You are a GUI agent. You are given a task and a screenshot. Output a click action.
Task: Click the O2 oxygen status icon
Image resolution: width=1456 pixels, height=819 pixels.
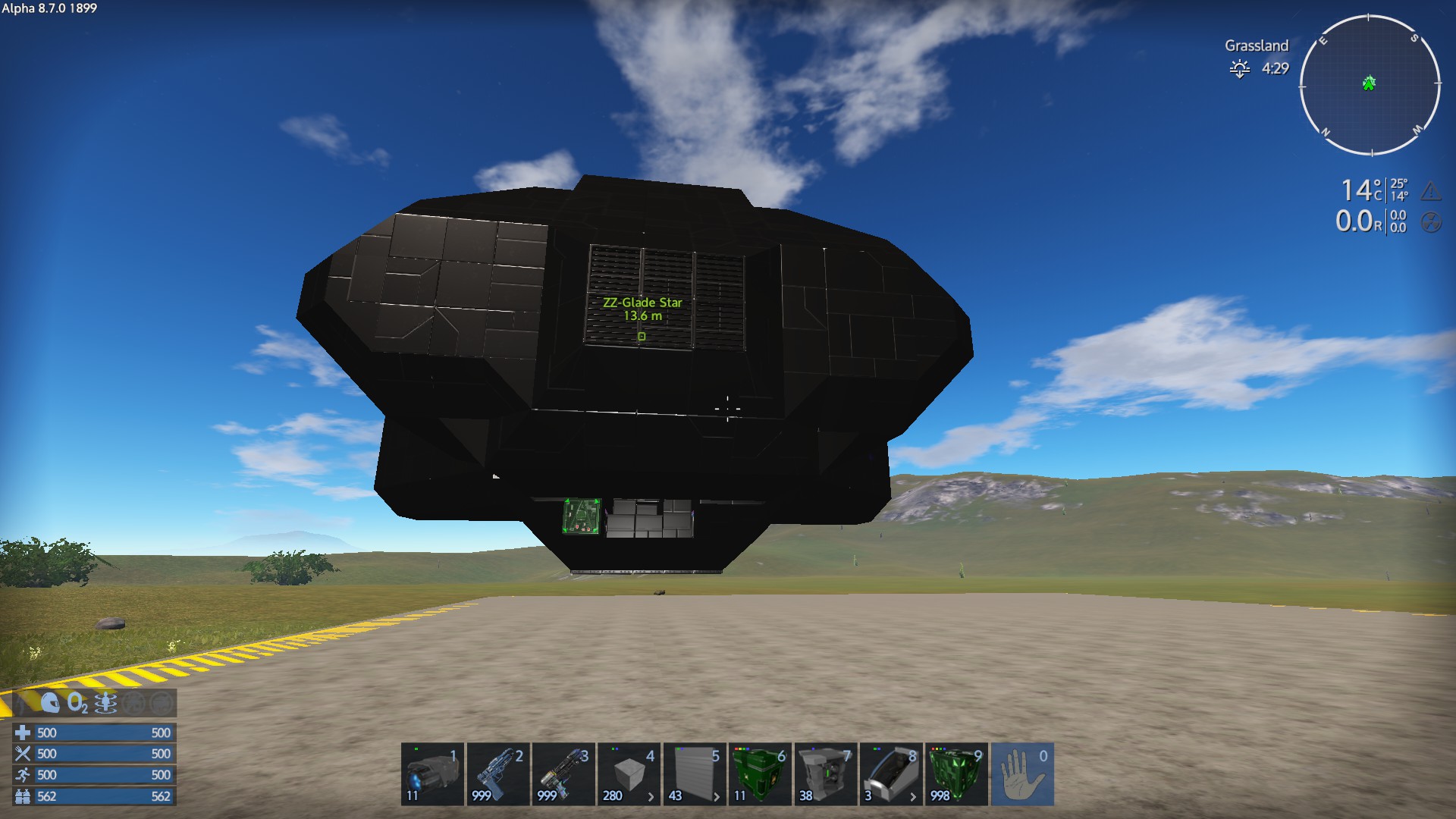[x=77, y=703]
